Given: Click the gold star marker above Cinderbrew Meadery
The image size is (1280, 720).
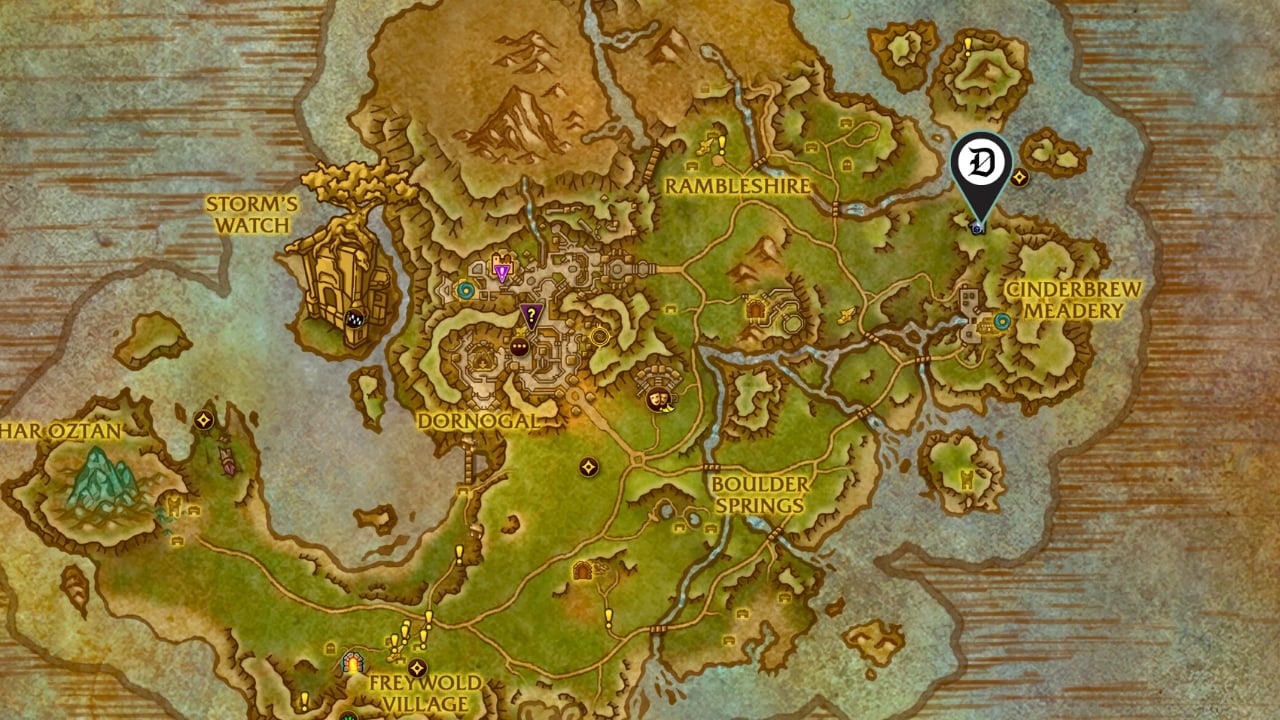Looking at the screenshot, I should (x=1019, y=177).
